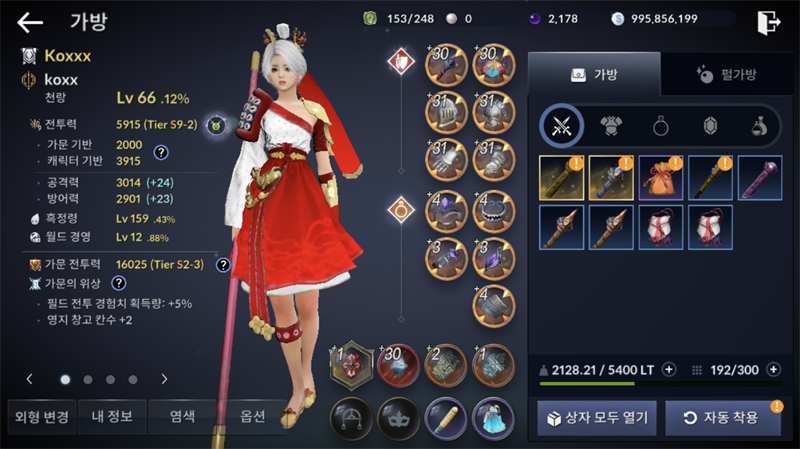Screen dimensions: 800x449
Task: Select the orange pouch inventory item
Action: [x=659, y=177]
